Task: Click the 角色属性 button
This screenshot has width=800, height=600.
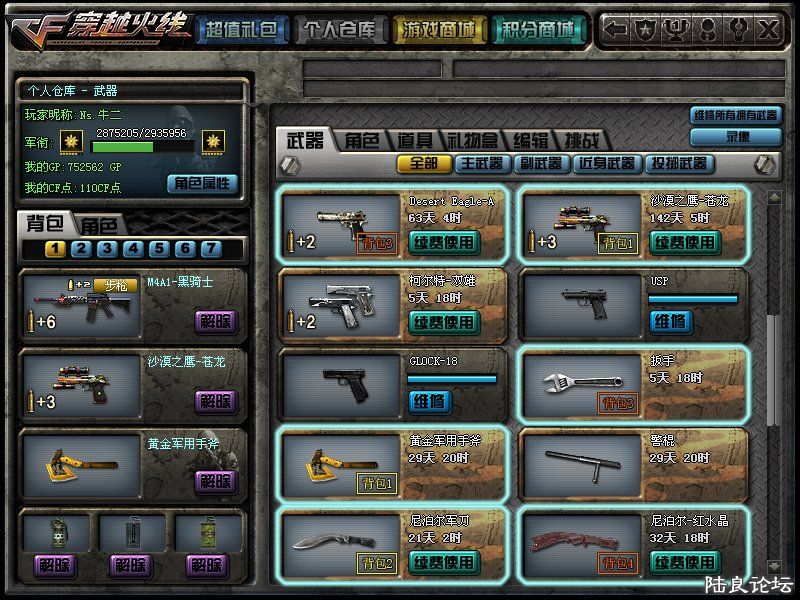Action: [x=203, y=183]
